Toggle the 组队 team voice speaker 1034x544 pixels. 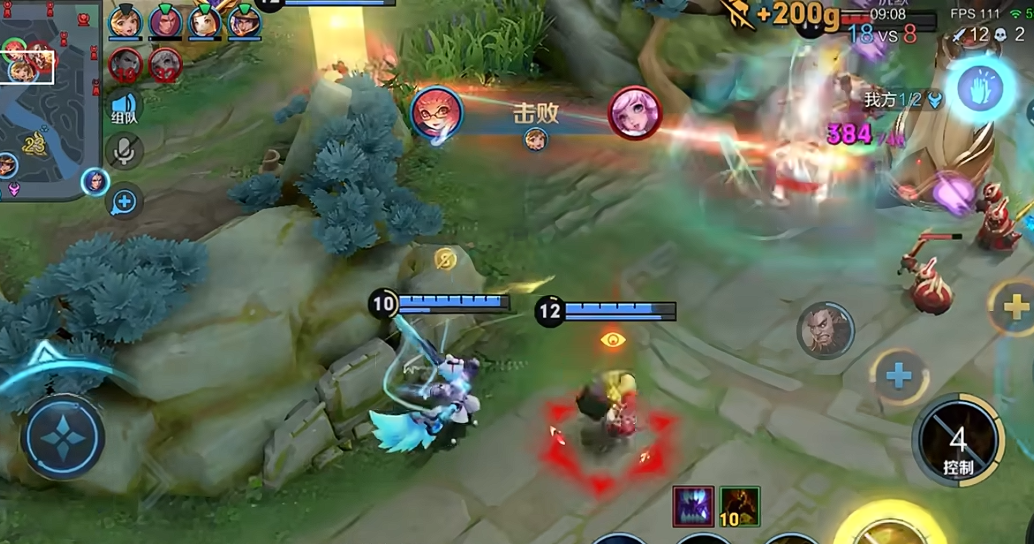124,108
